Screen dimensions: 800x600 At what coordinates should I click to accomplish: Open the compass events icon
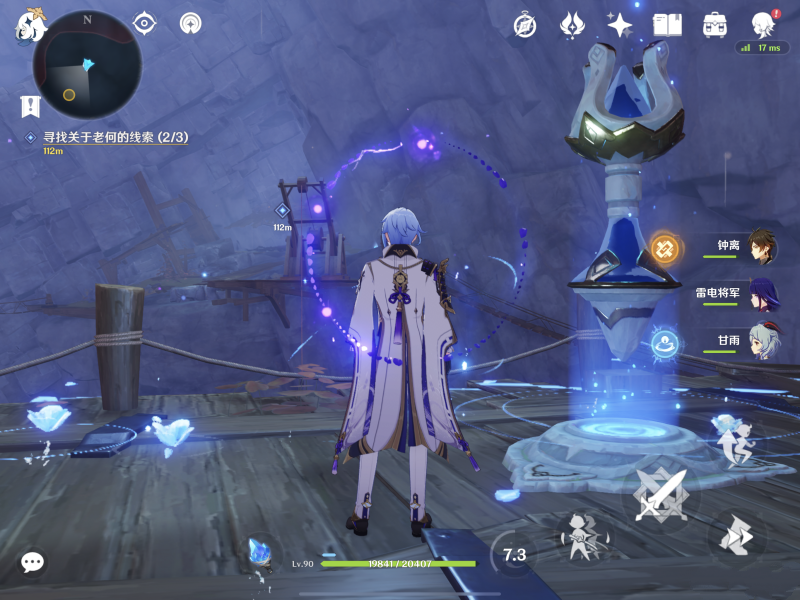[x=525, y=25]
